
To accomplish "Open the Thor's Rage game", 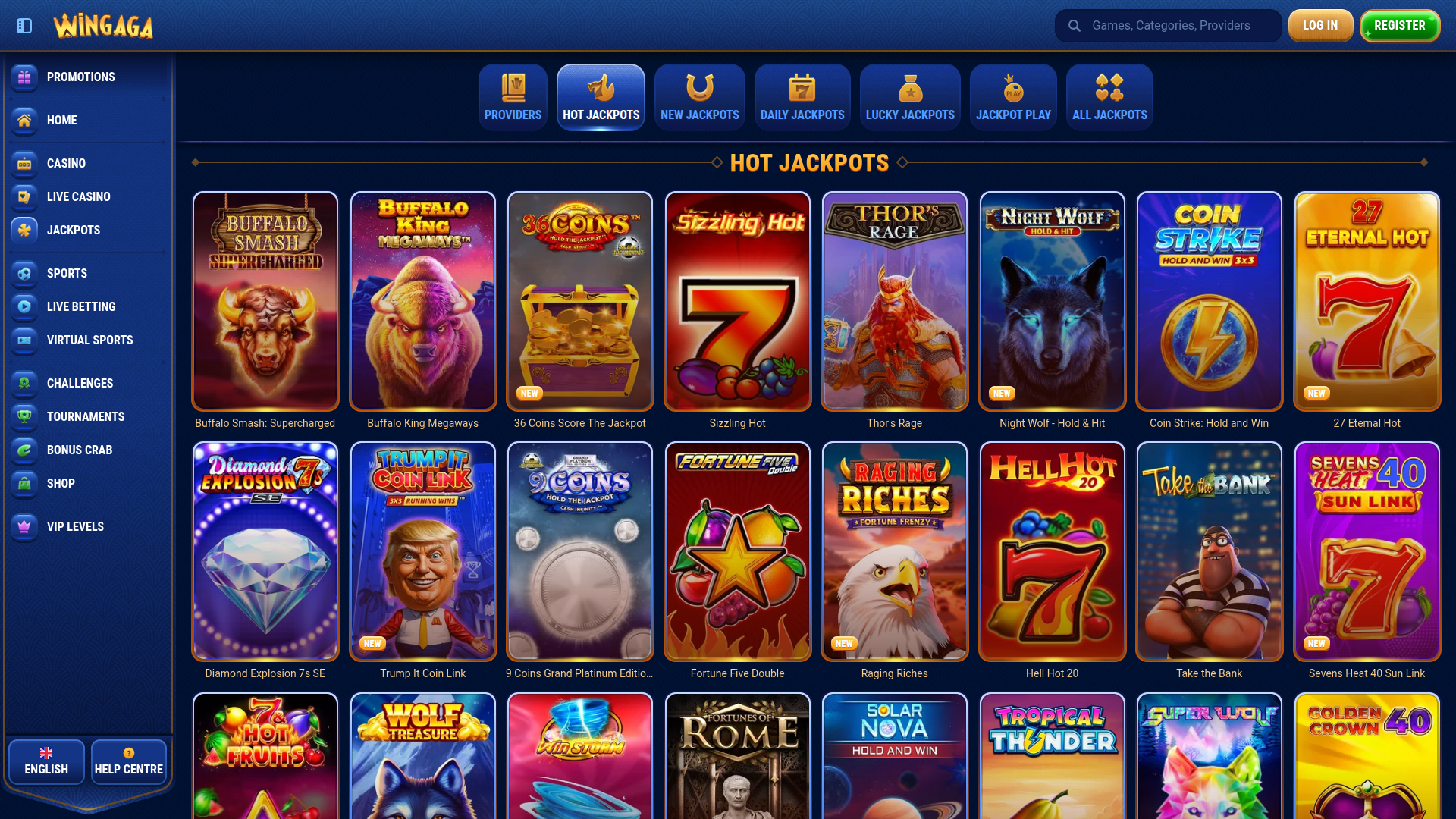I will [894, 301].
